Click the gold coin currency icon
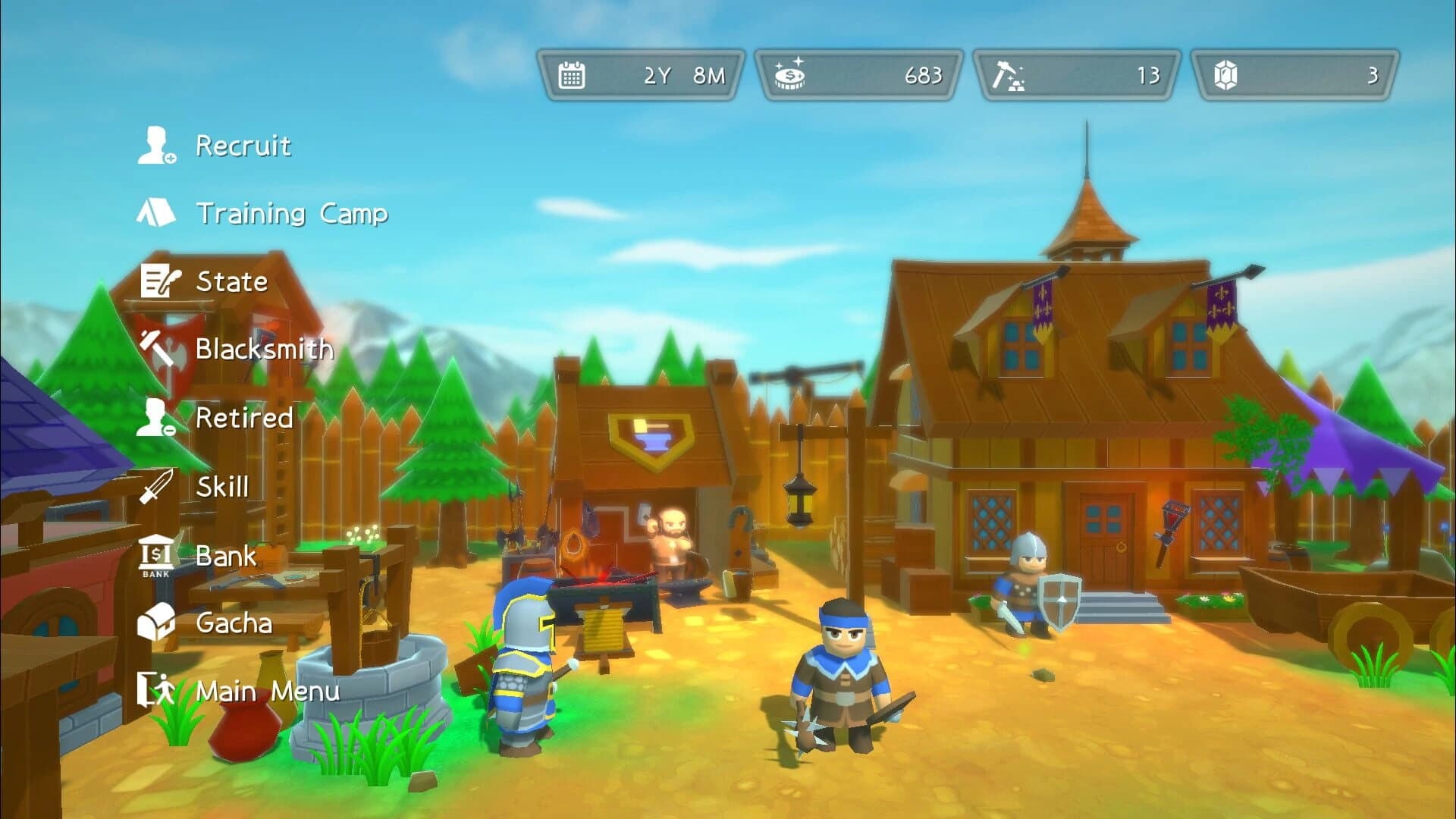 pyautogui.click(x=791, y=74)
